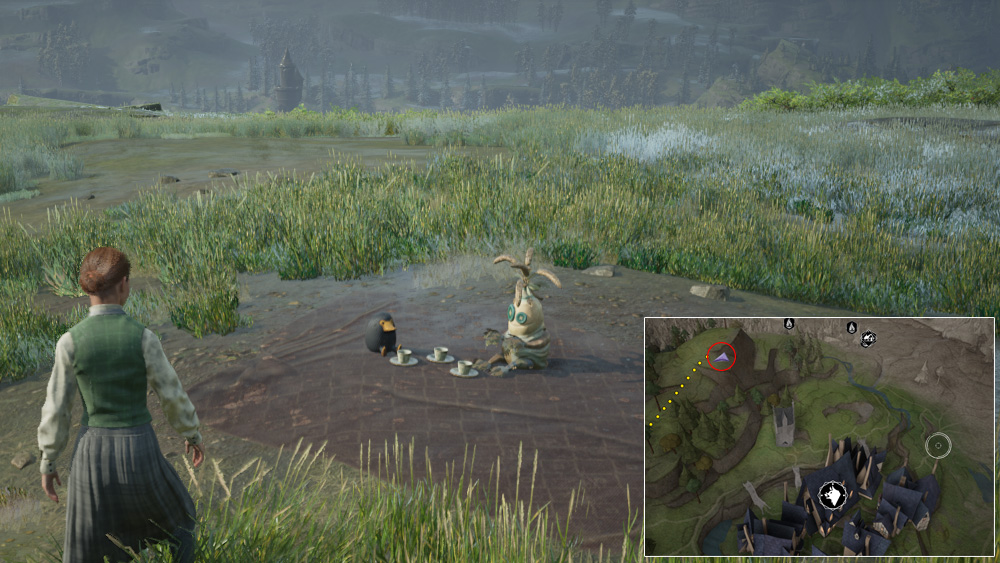Click the purple player arrow on the map
This screenshot has height=563, width=1000.
coord(722,355)
